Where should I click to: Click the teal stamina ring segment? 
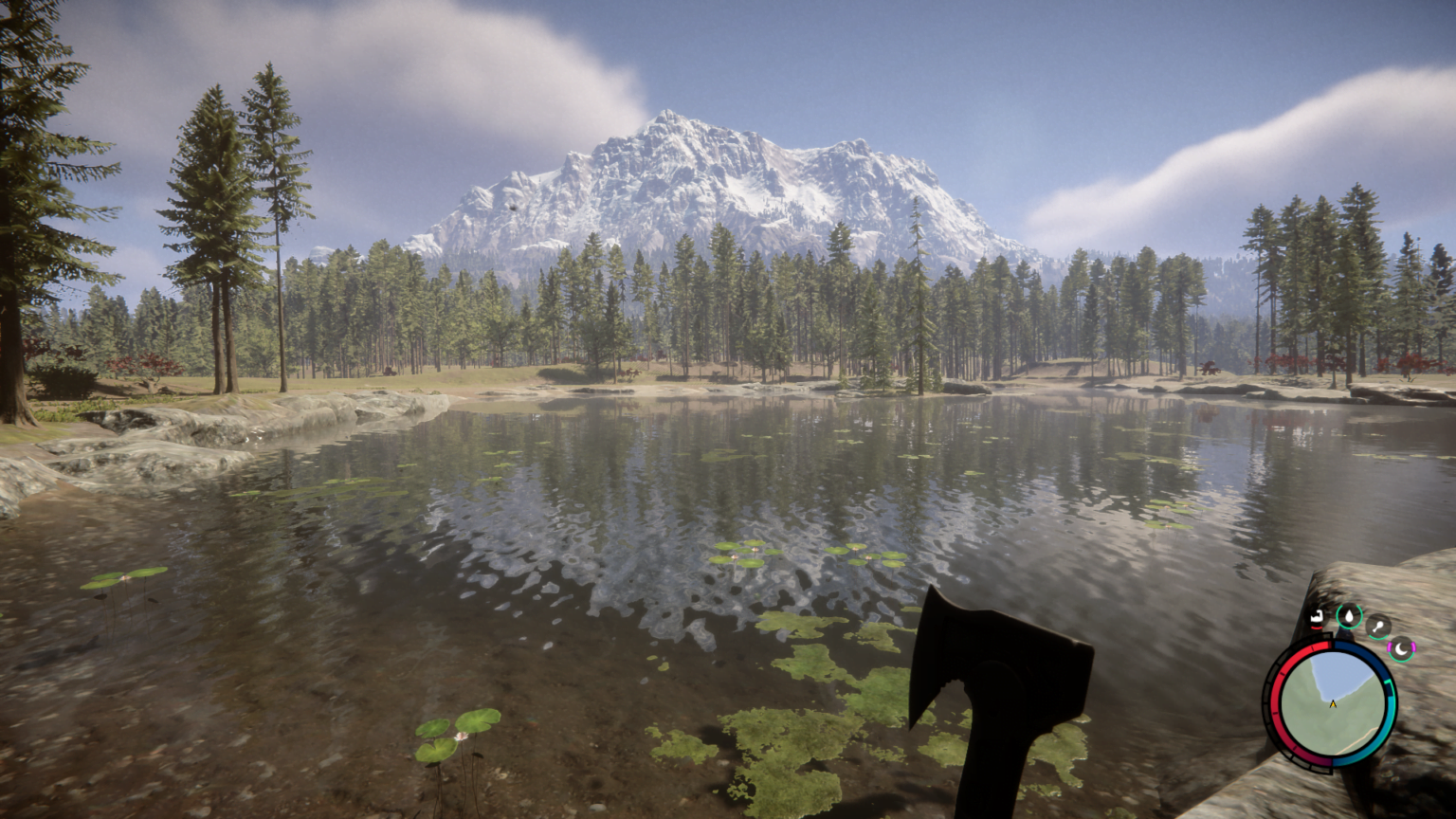click(1391, 717)
